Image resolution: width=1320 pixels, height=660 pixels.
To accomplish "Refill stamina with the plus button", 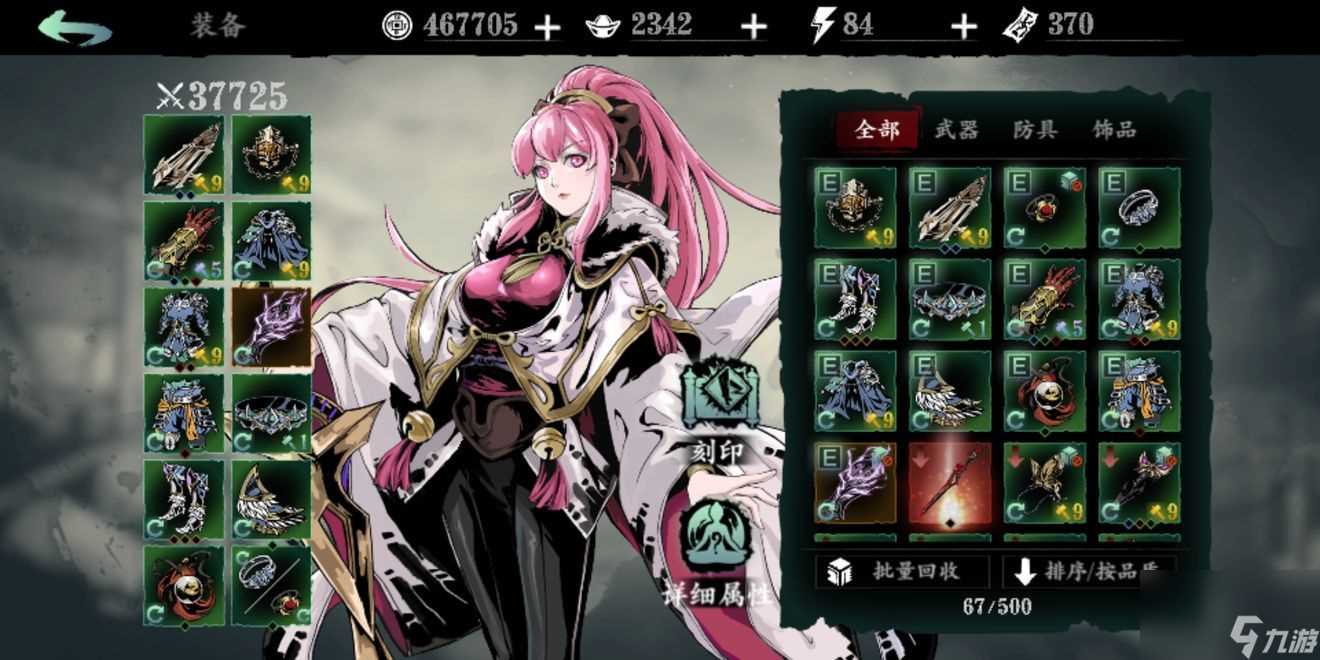I will tap(963, 27).
